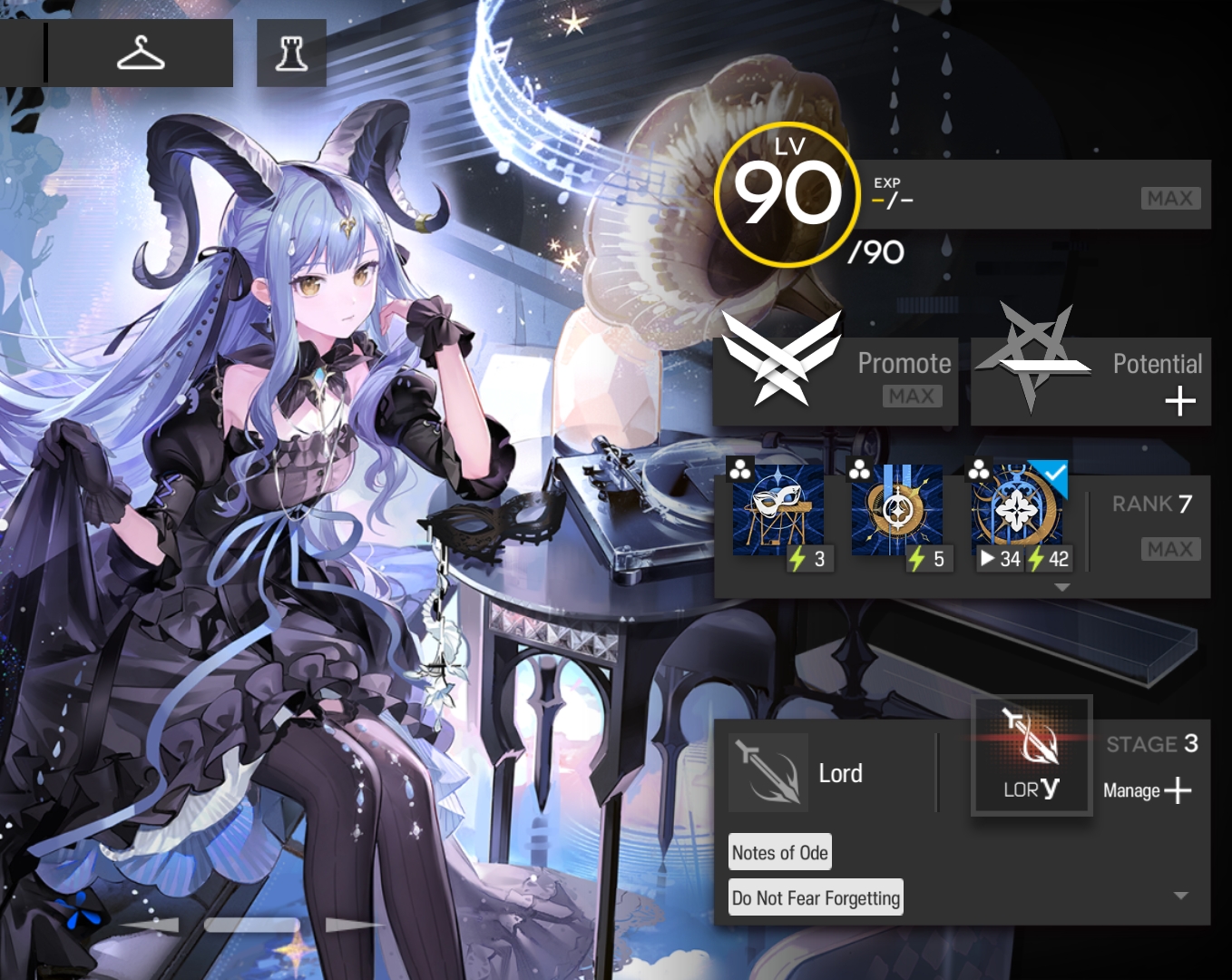Expand the talents dropdown arrow
The image size is (1232, 980).
1180,896
